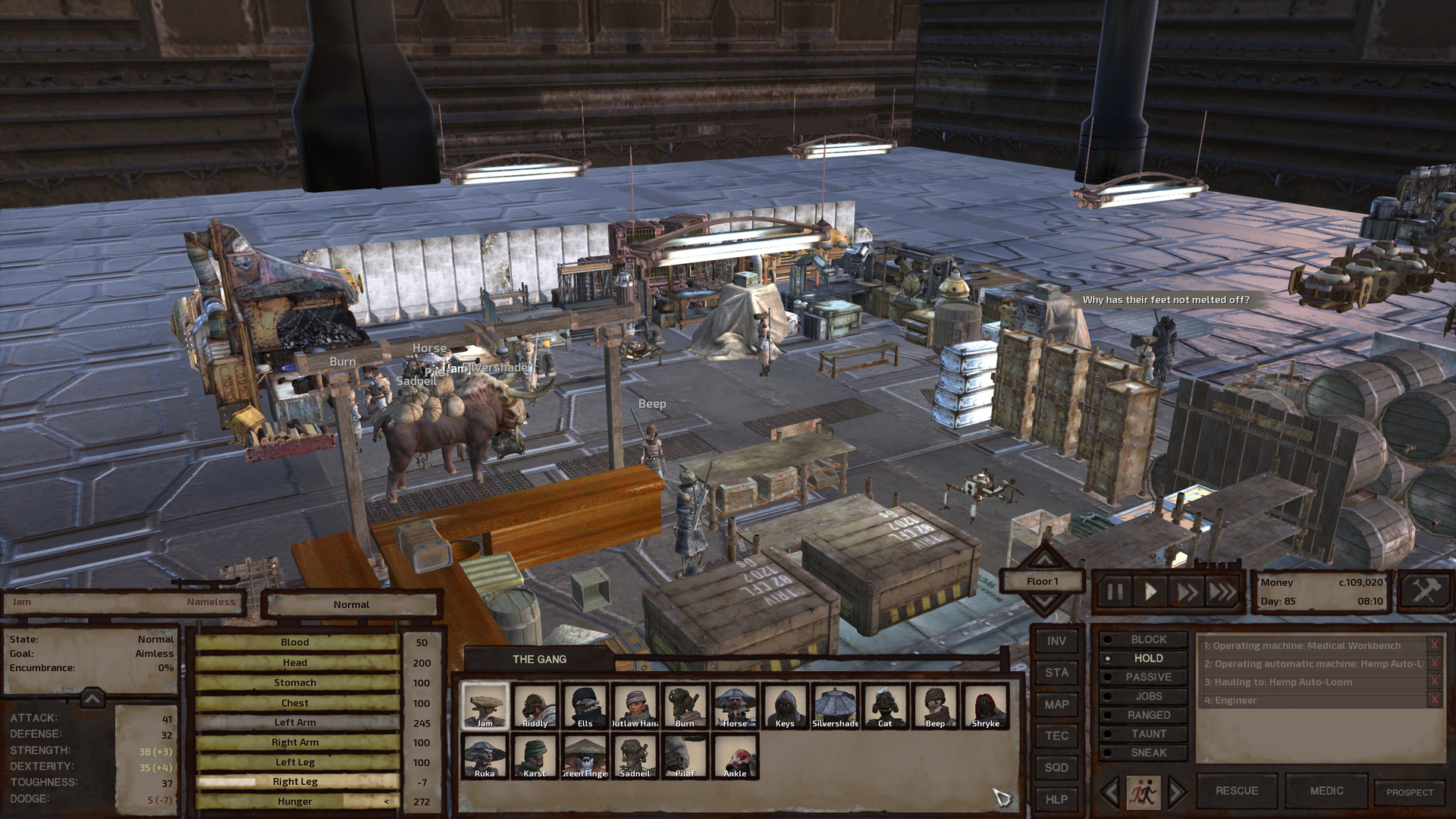Open the TEC research screen
Viewport: 1456px width, 819px height.
click(x=1056, y=736)
